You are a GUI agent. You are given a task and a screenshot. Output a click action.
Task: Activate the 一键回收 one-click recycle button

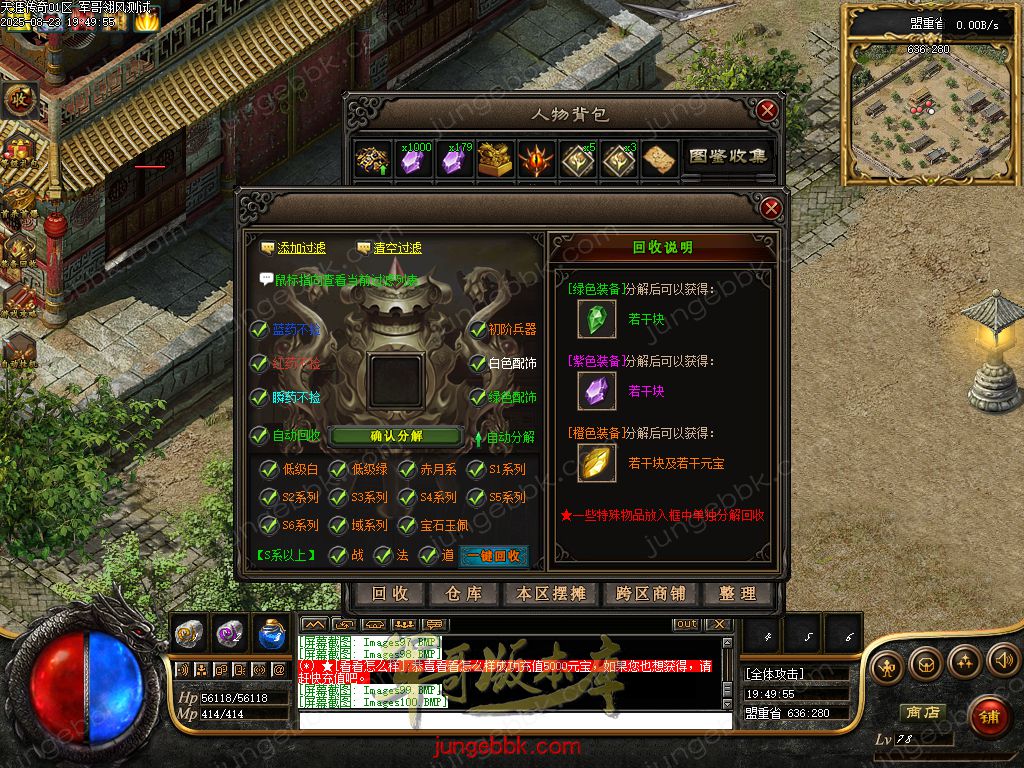tap(492, 556)
